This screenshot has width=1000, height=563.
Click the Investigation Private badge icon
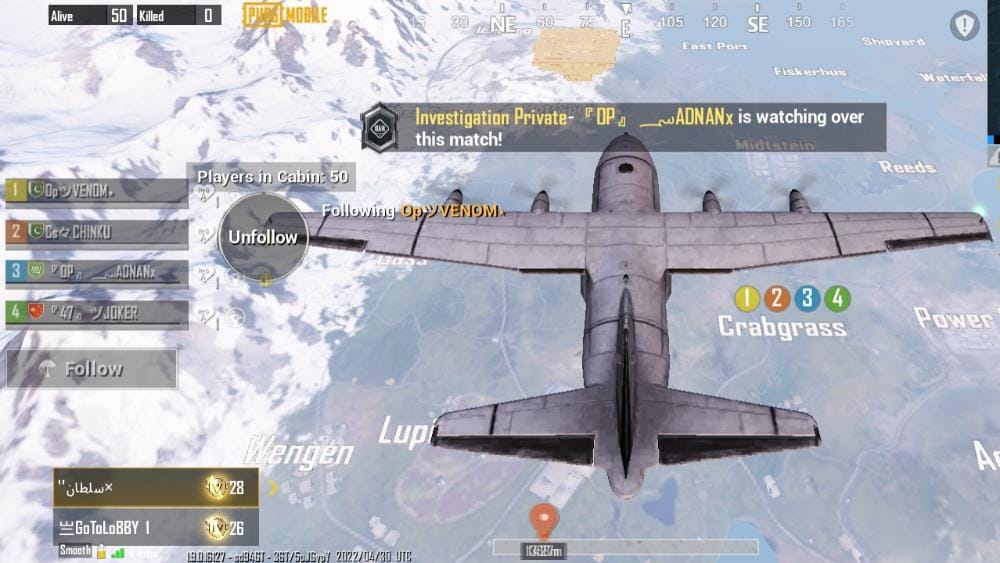[x=381, y=127]
